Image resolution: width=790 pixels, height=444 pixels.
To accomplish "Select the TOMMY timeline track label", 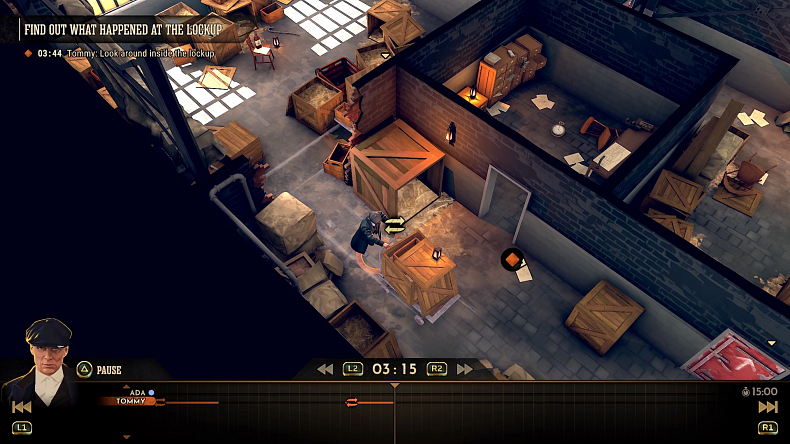I will click(131, 401).
